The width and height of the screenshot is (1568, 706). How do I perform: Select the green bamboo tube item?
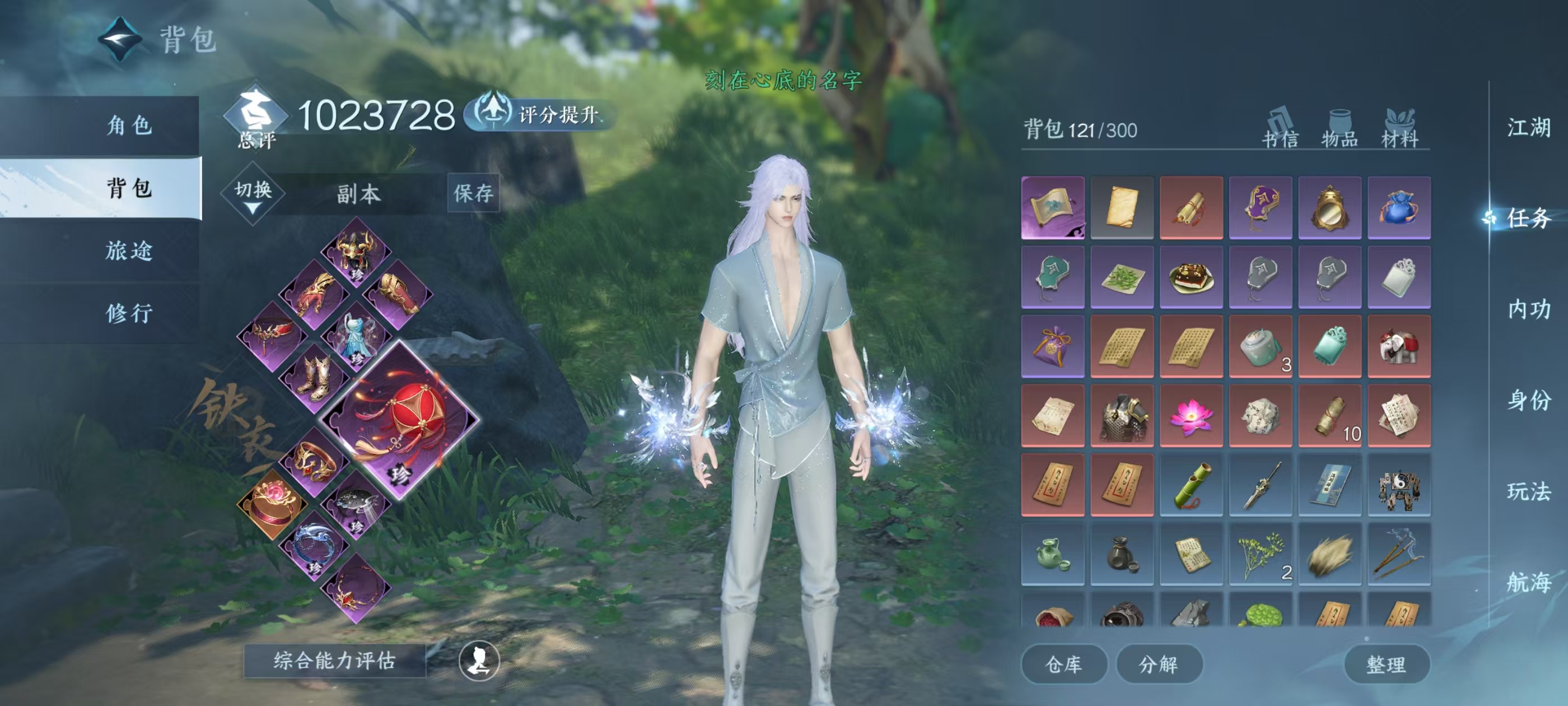pos(1191,485)
